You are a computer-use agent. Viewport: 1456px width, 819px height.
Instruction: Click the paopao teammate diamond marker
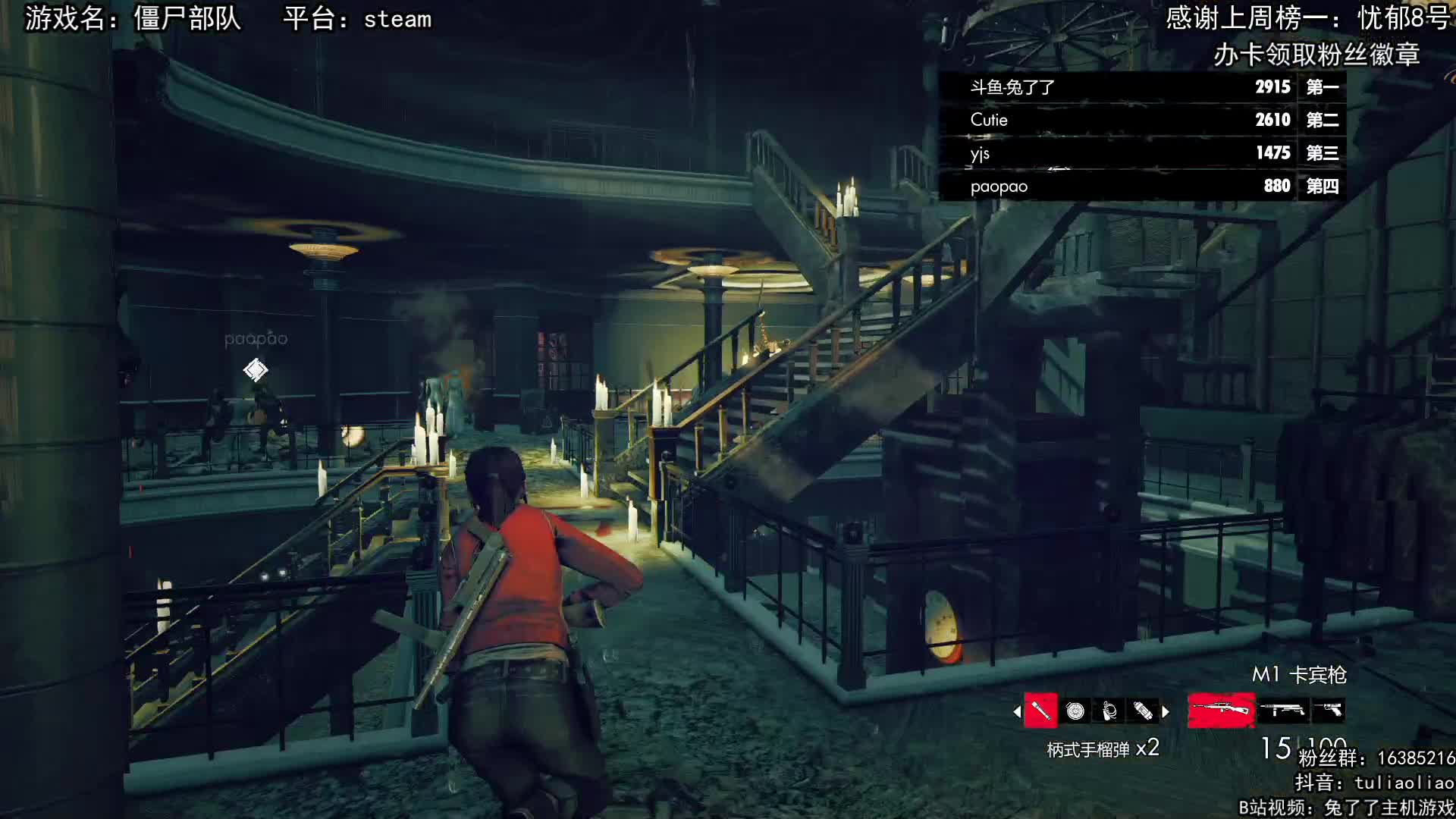(x=256, y=370)
